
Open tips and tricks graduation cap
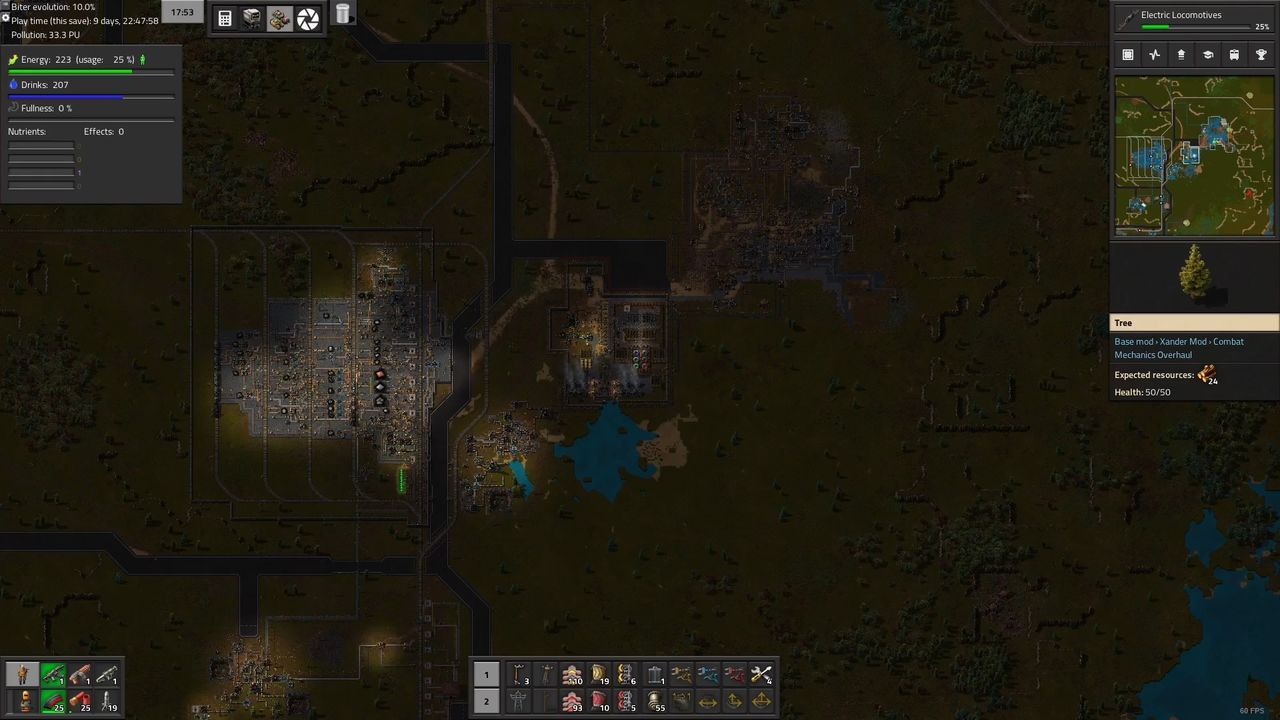click(1208, 55)
